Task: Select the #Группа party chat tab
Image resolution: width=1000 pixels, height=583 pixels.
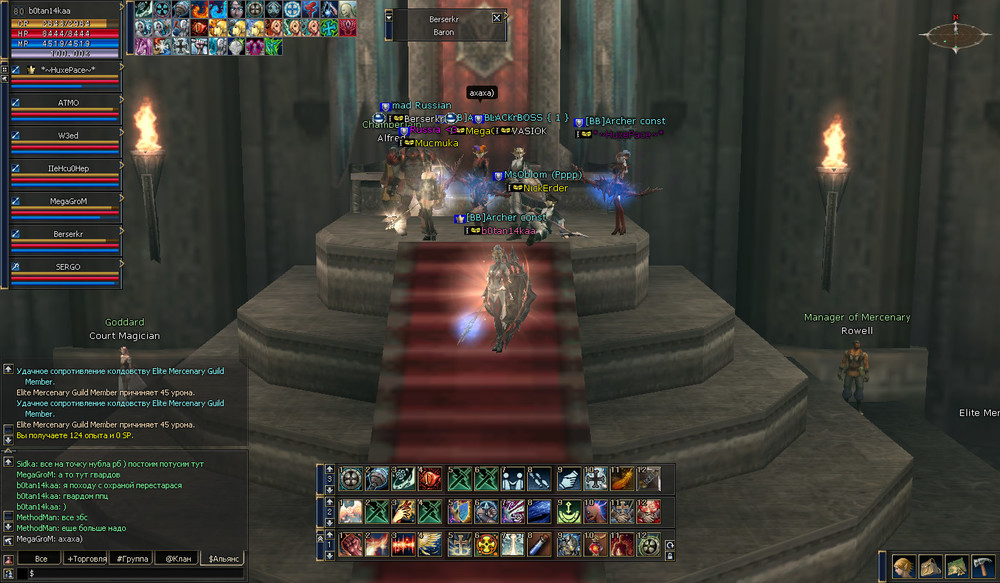Action: [132, 558]
